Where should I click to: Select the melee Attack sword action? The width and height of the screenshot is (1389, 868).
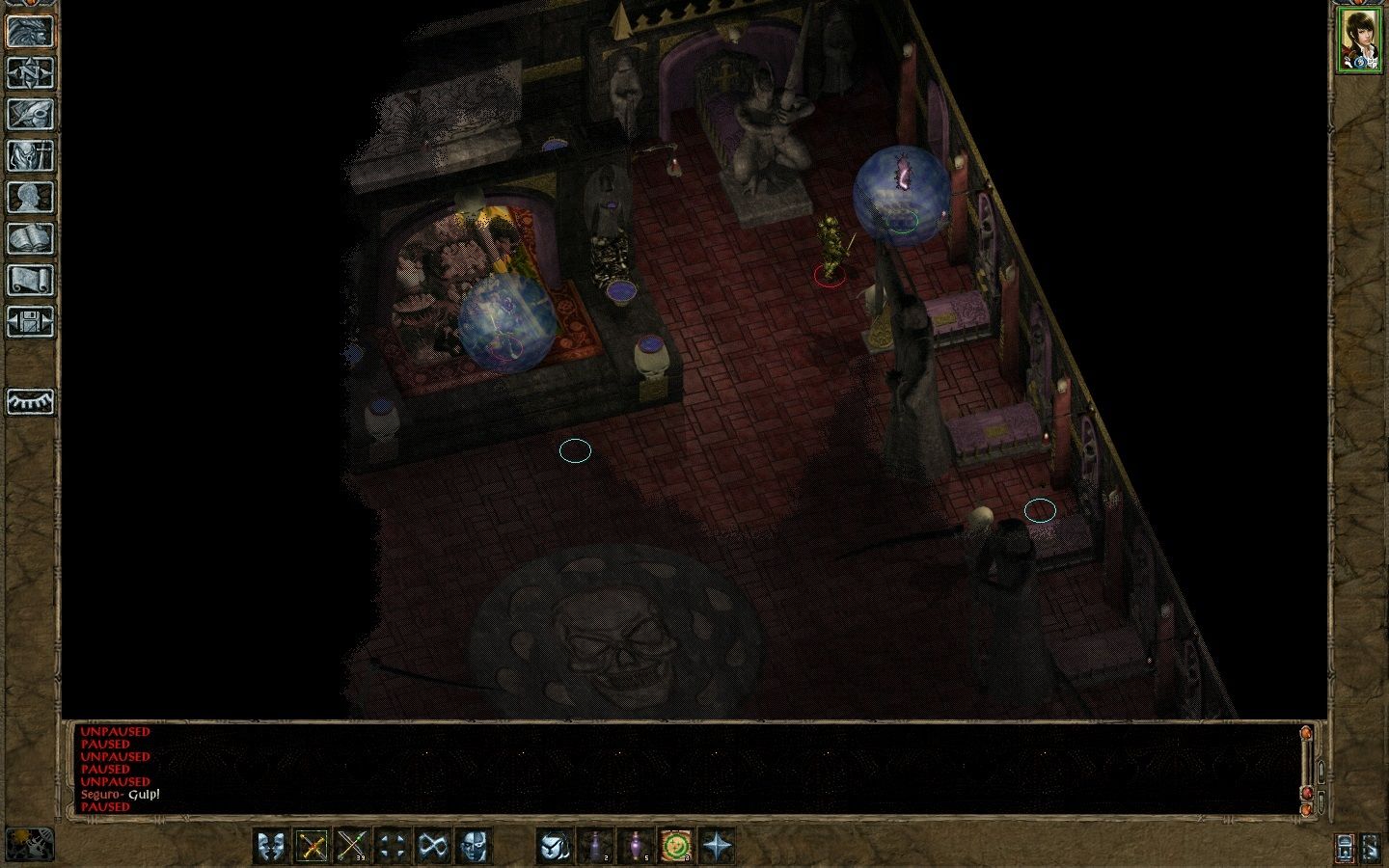[x=311, y=847]
